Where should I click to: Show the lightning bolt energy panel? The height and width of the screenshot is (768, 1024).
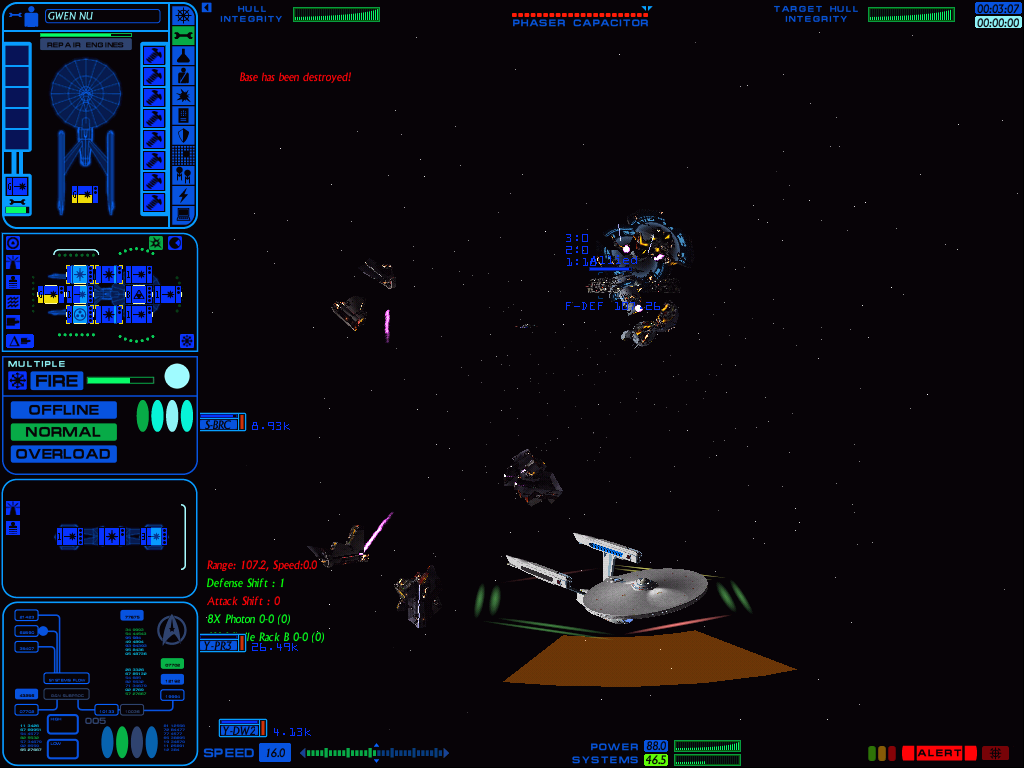[183, 195]
